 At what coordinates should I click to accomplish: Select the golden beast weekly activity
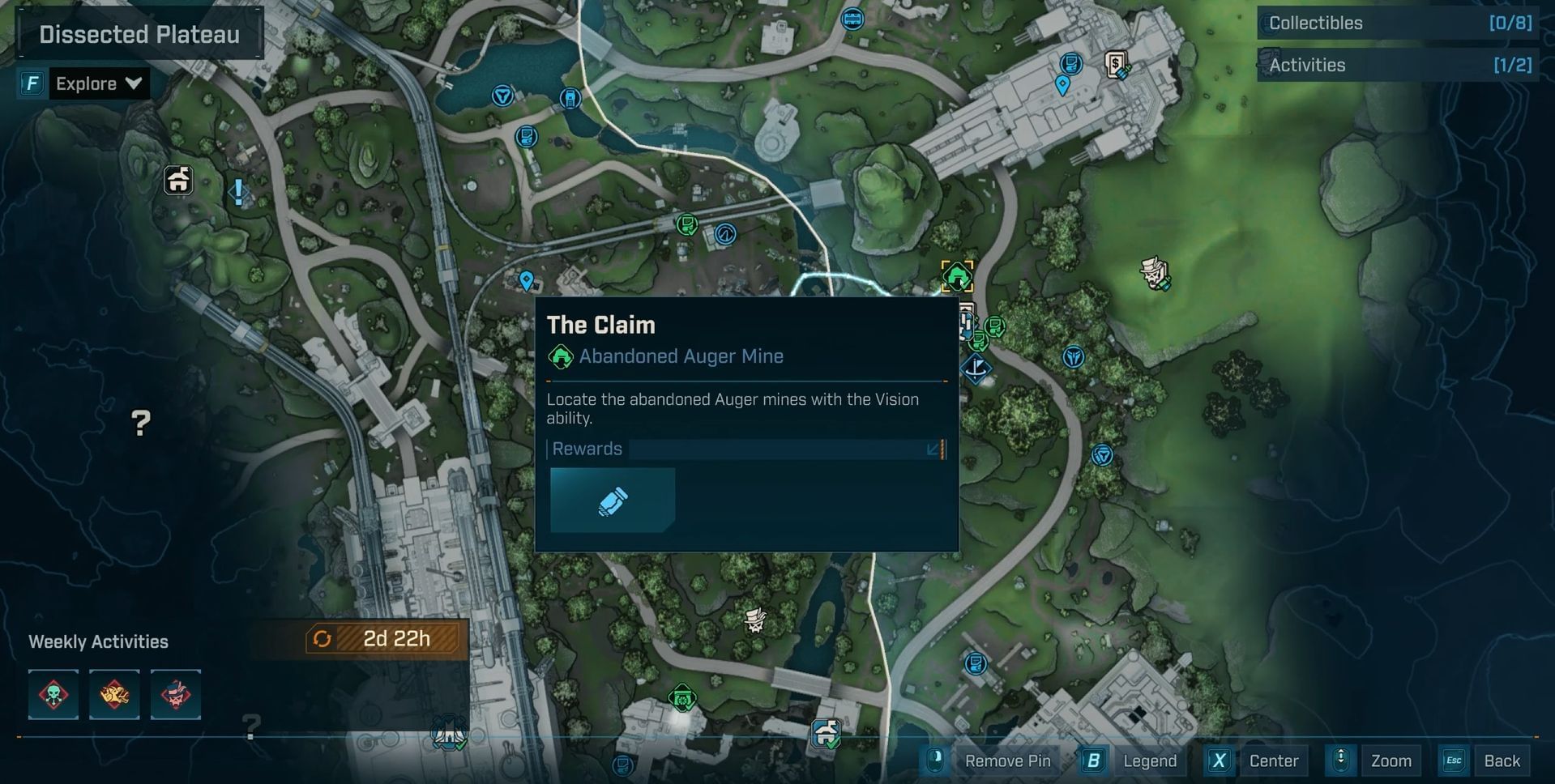point(114,695)
